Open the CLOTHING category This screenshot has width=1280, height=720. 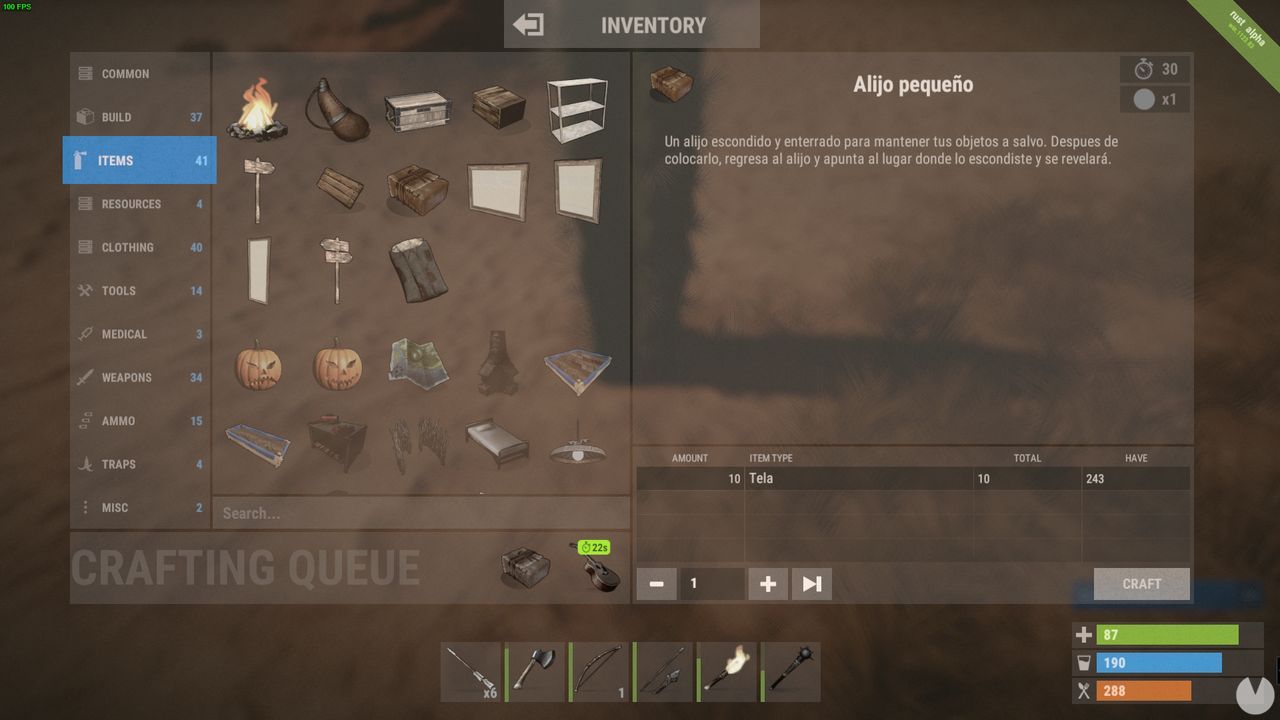pyautogui.click(x=139, y=247)
